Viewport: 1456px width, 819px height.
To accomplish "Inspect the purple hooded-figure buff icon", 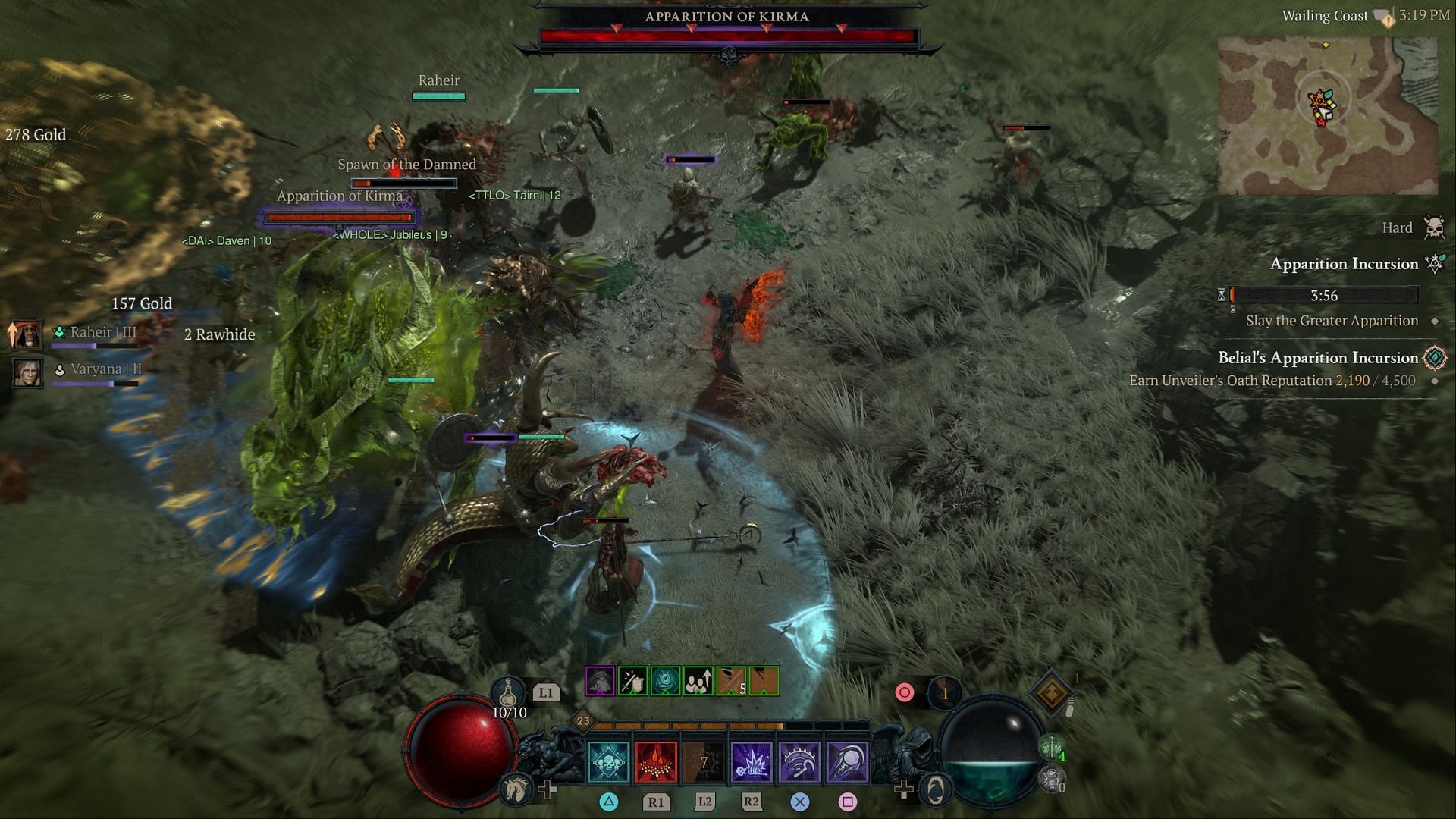I will pos(600,682).
